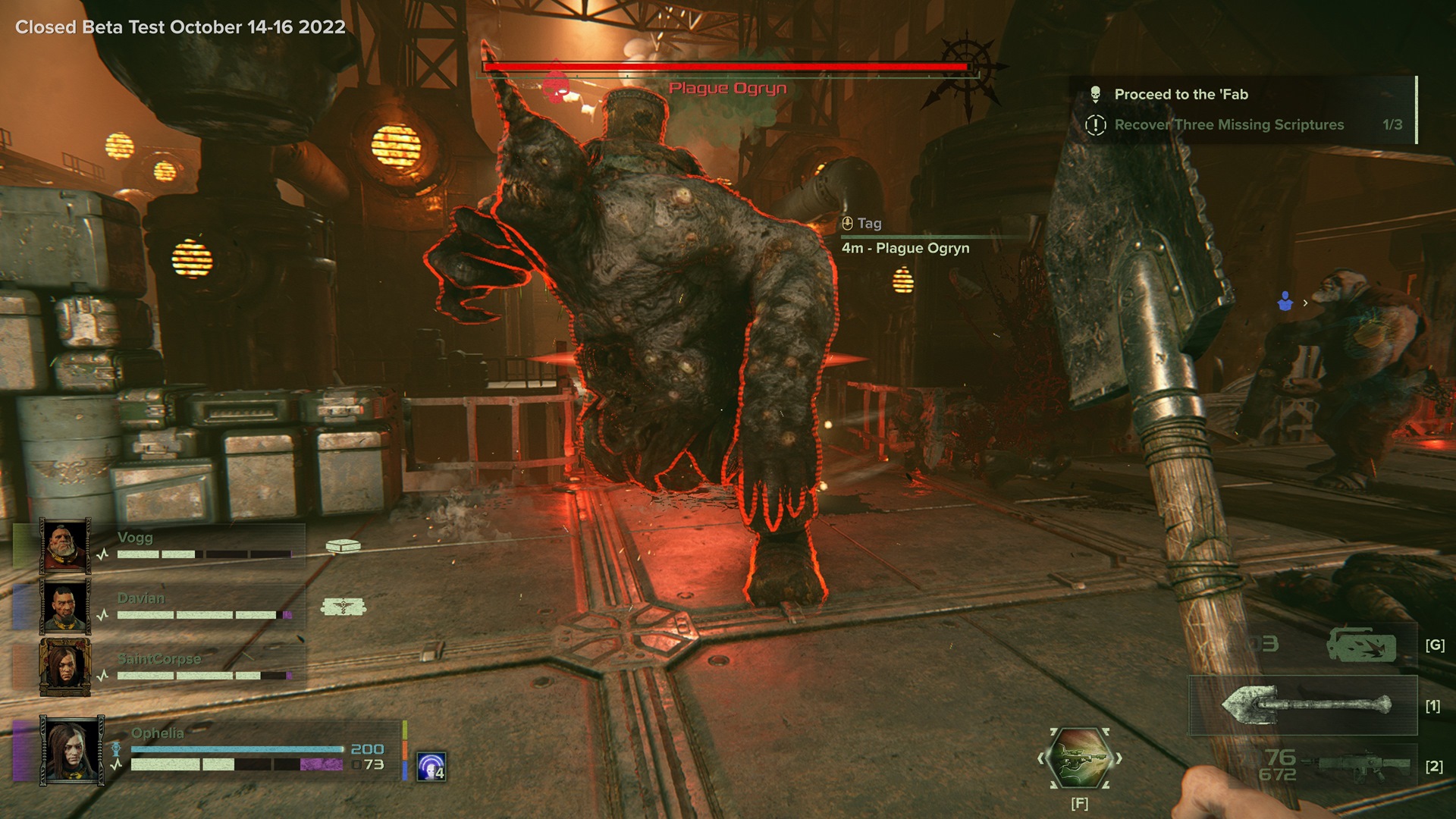1456x819 pixels.
Task: Click SaintCorpse's teammate portrait
Action: click(65, 667)
